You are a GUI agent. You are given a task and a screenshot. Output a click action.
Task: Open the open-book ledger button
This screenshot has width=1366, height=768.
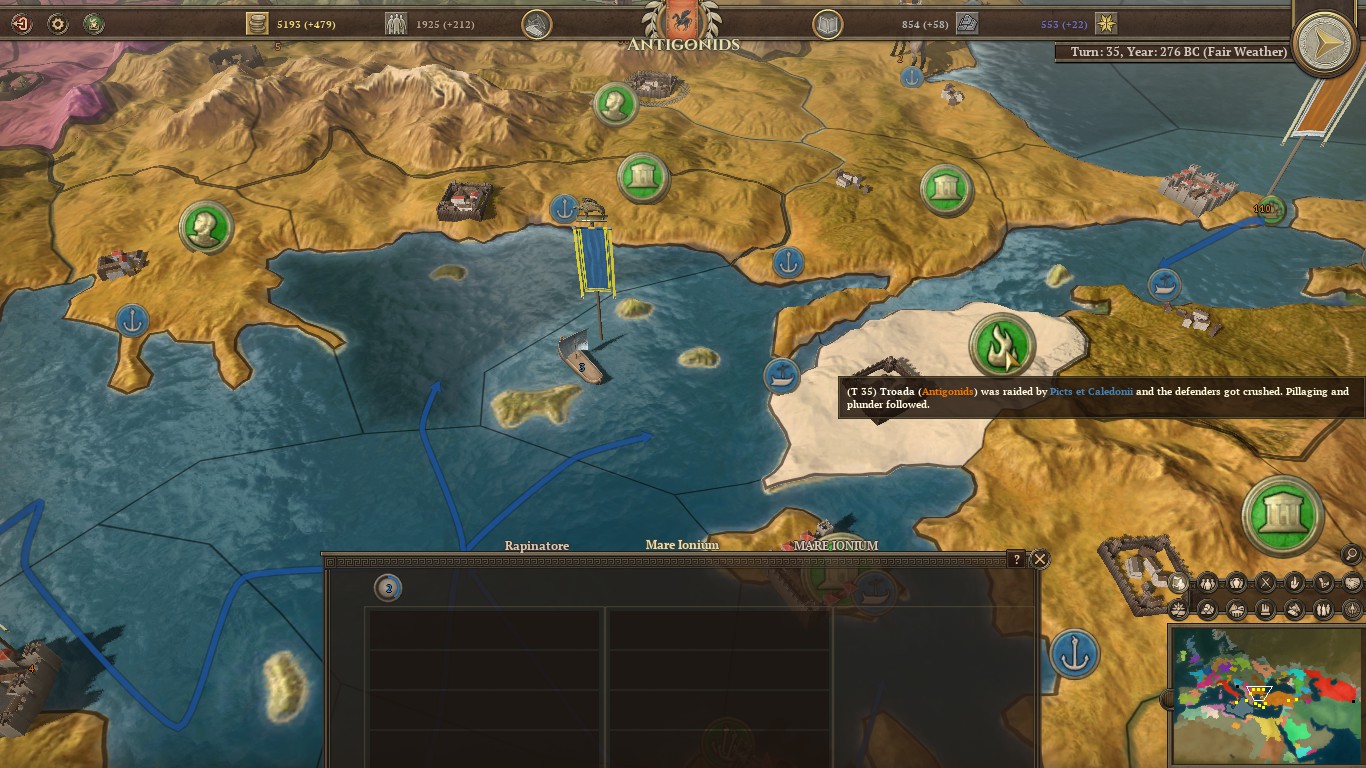click(x=827, y=24)
